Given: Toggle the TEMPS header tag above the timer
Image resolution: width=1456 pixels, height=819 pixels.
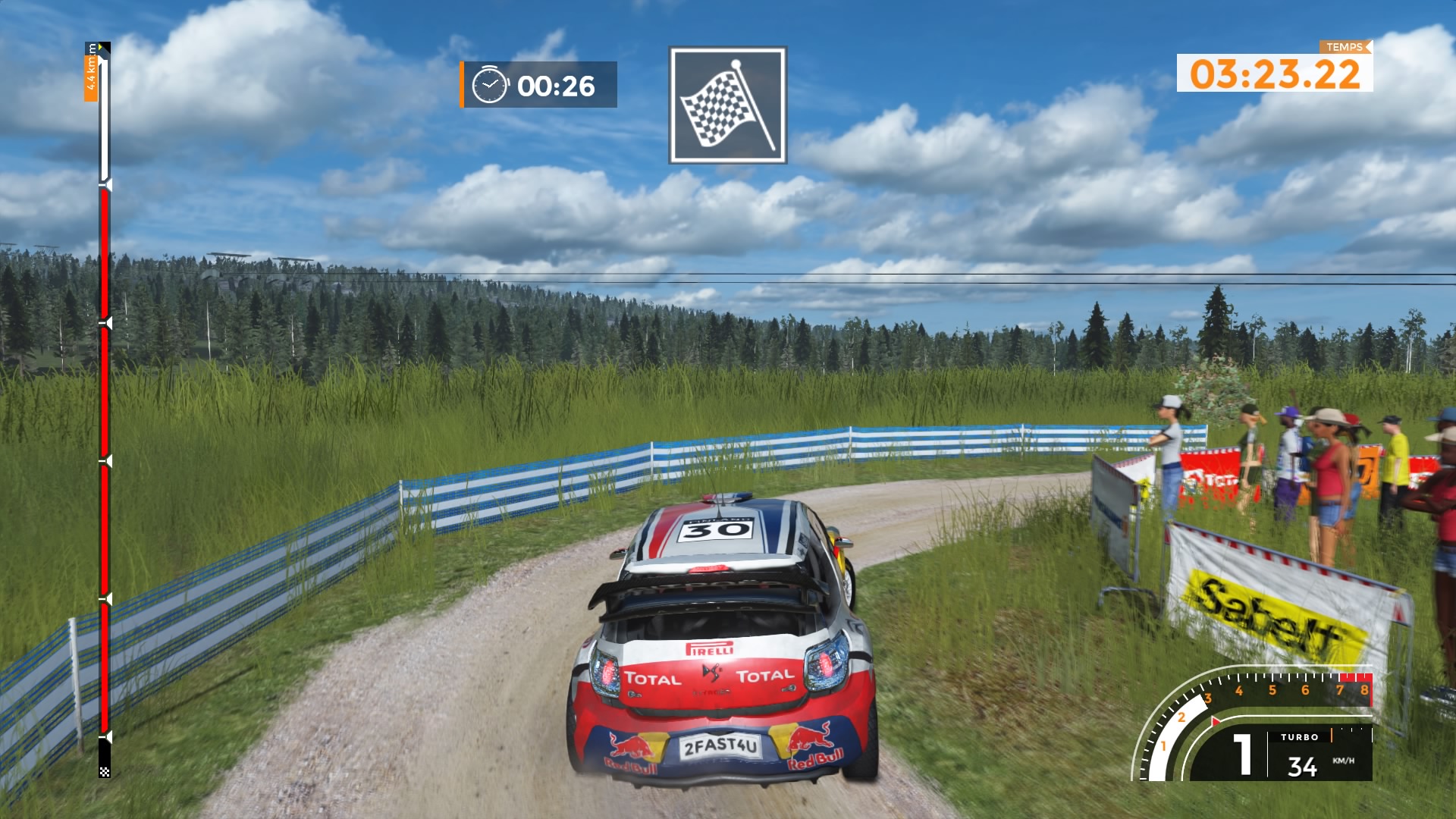Looking at the screenshot, I should (1344, 47).
